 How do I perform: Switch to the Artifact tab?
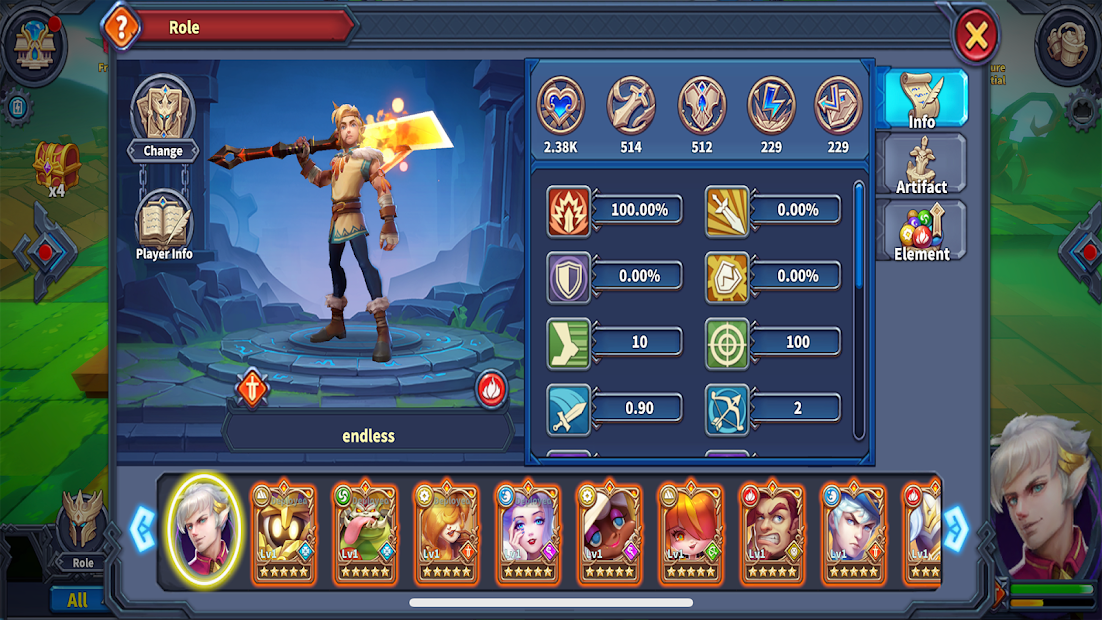pos(921,165)
